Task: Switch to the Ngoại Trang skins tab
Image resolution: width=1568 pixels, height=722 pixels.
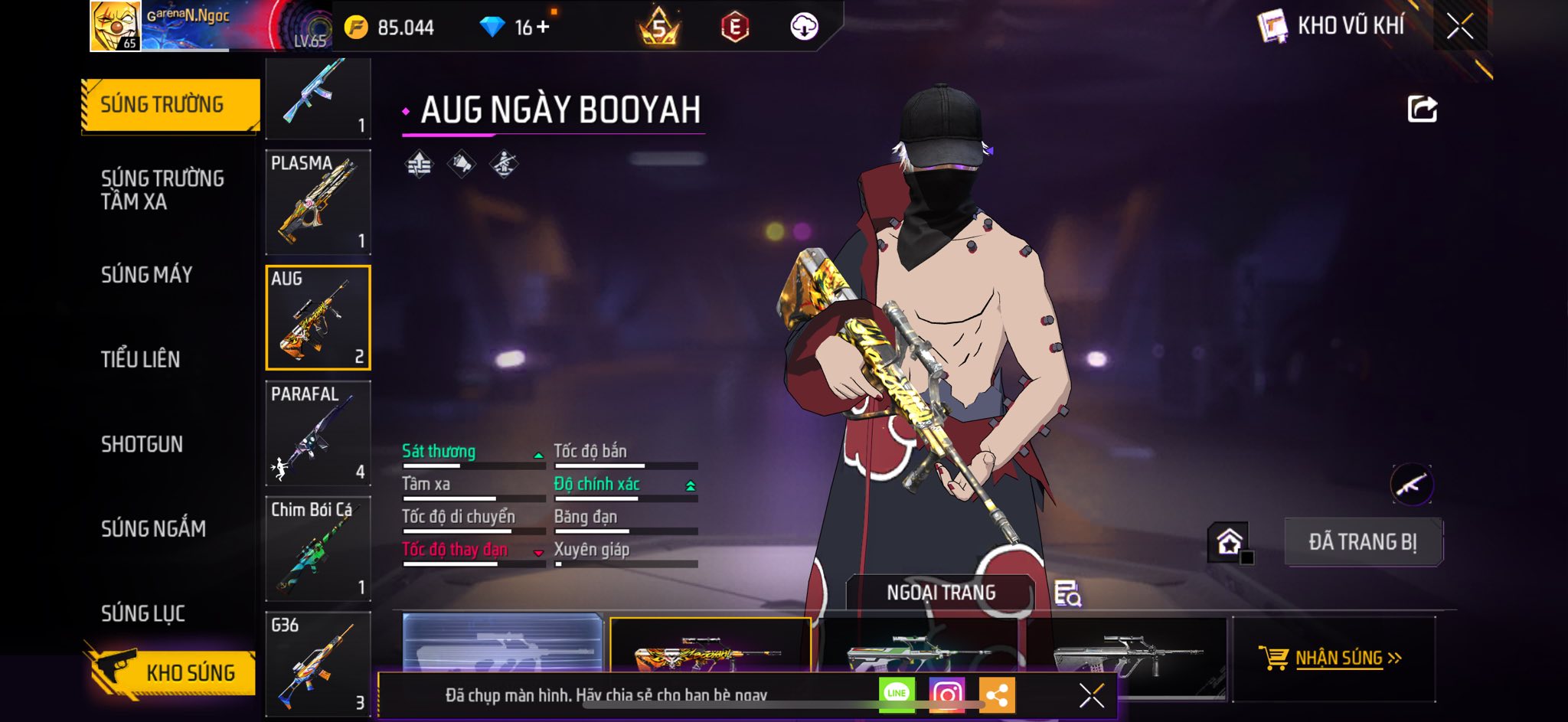Action: pyautogui.click(x=940, y=593)
